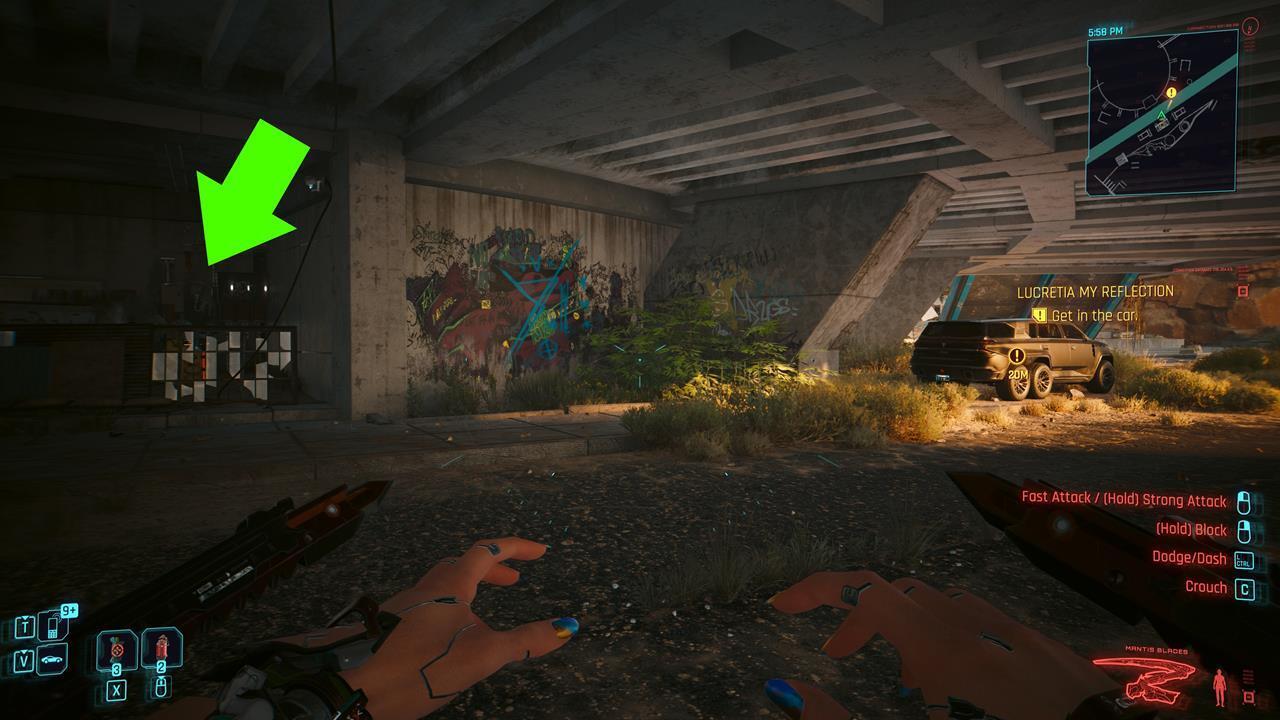This screenshot has height=720, width=1280.
Task: Open the phone with 9+ notifications
Action: pyautogui.click(x=51, y=626)
